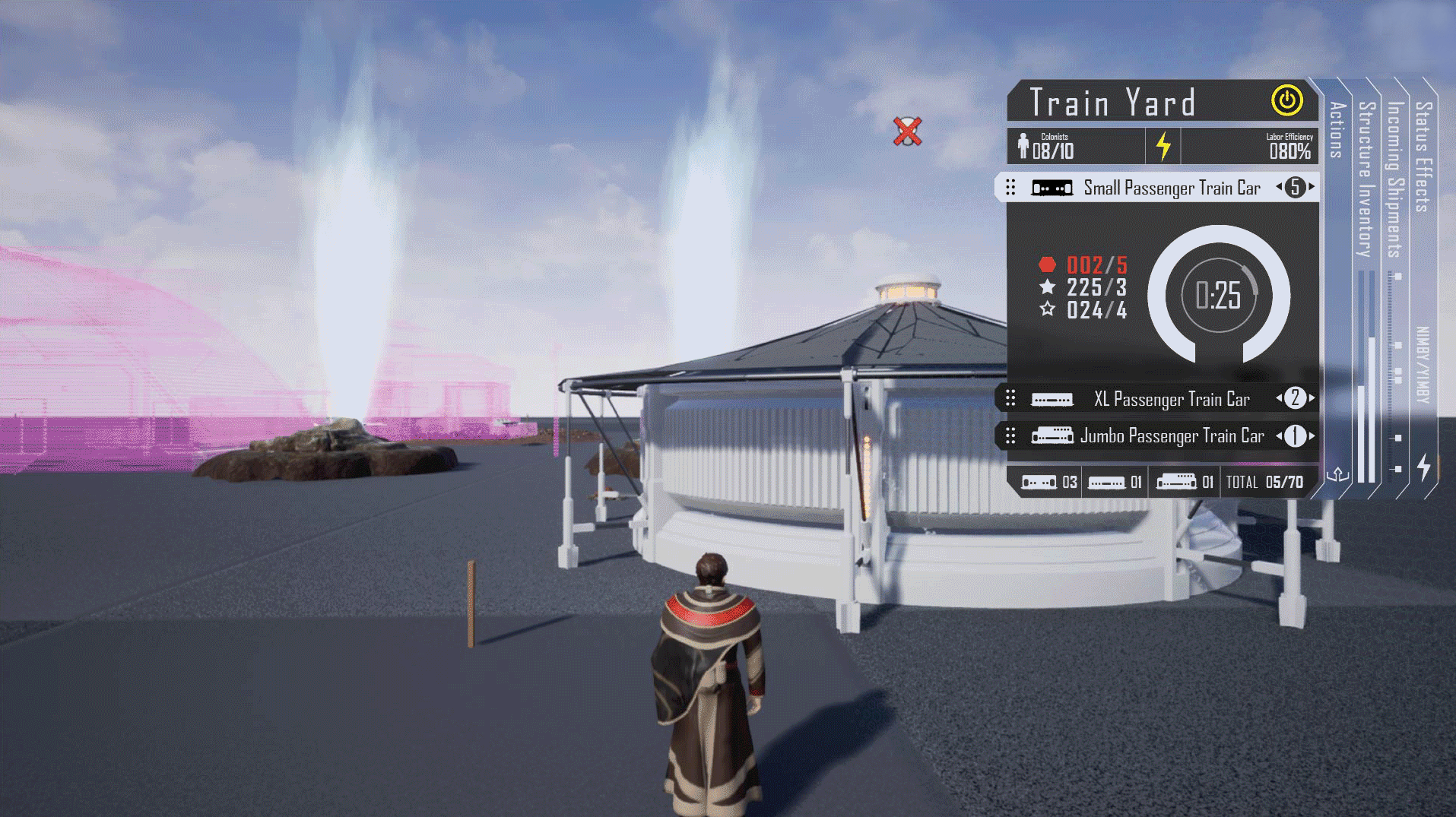Screen dimensions: 1456x817
Task: Decrease Small Passenger Train Car quantity
Action: pyautogui.click(x=1279, y=187)
